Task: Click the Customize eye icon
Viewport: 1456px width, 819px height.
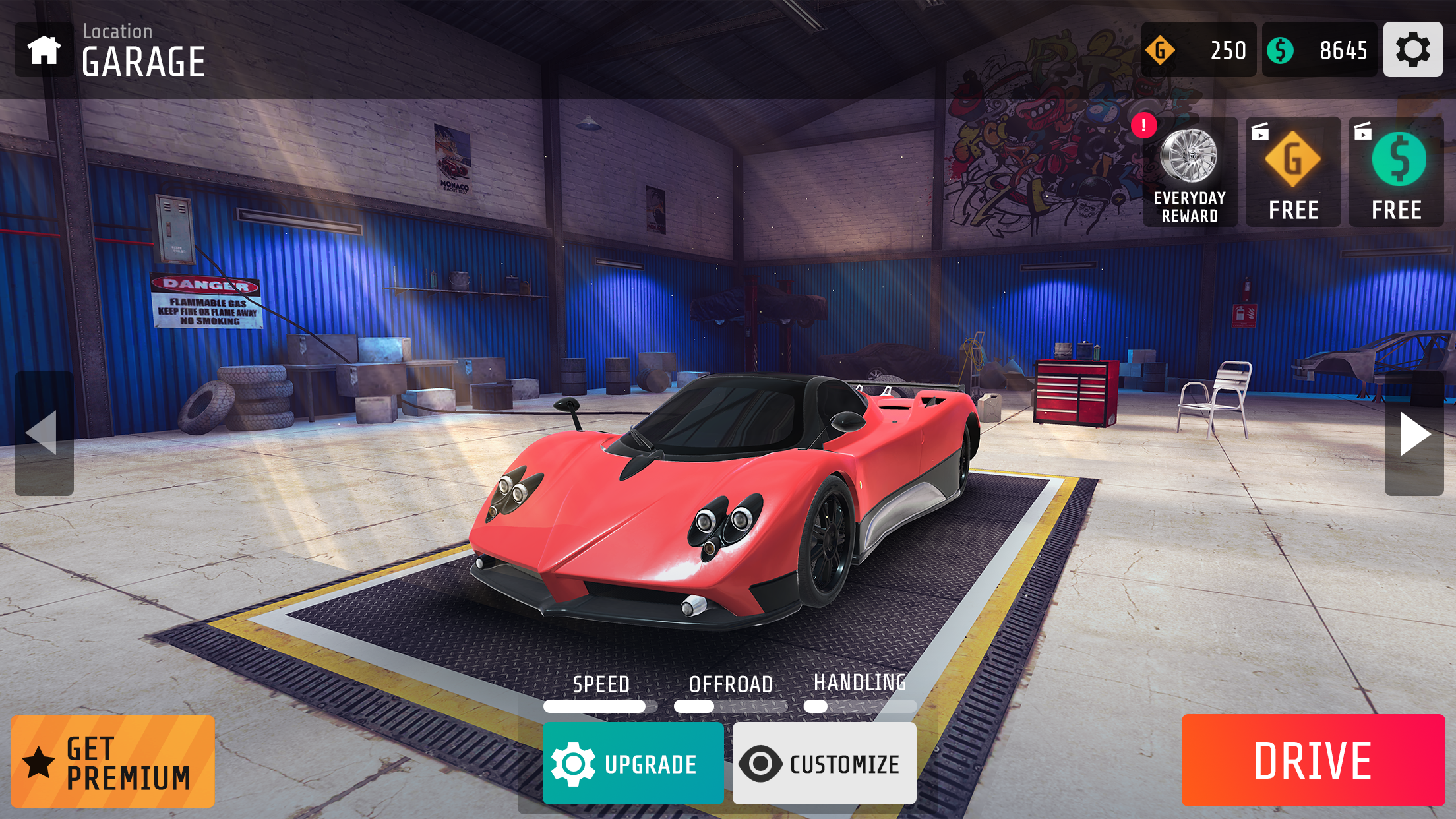Action: tap(762, 762)
